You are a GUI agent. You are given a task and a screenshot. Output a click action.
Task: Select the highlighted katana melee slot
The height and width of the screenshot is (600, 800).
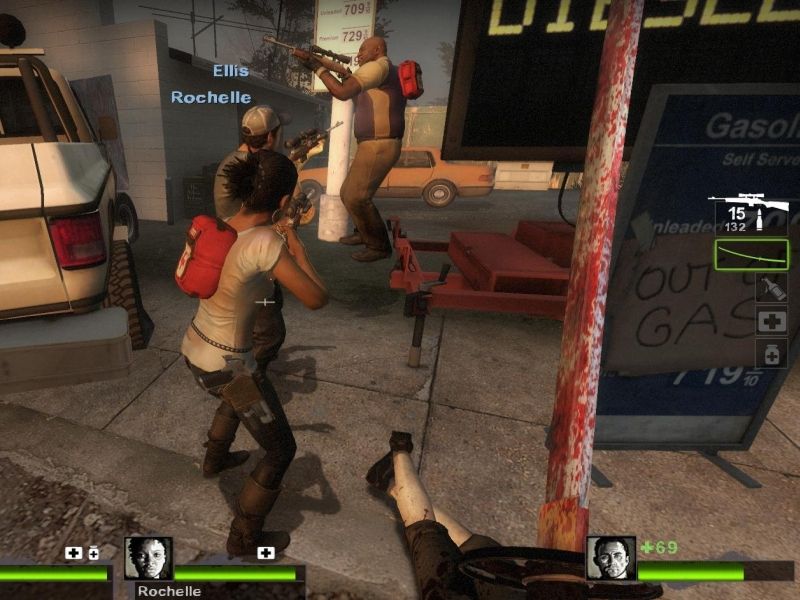(x=752, y=255)
